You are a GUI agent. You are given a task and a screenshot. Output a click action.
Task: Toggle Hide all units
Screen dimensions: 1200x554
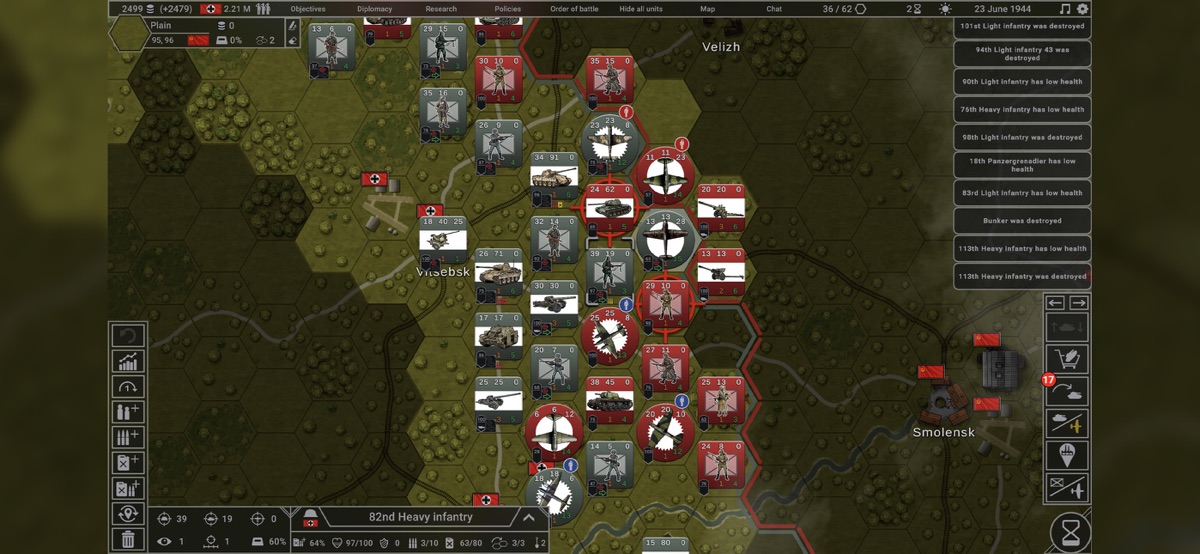tap(641, 9)
